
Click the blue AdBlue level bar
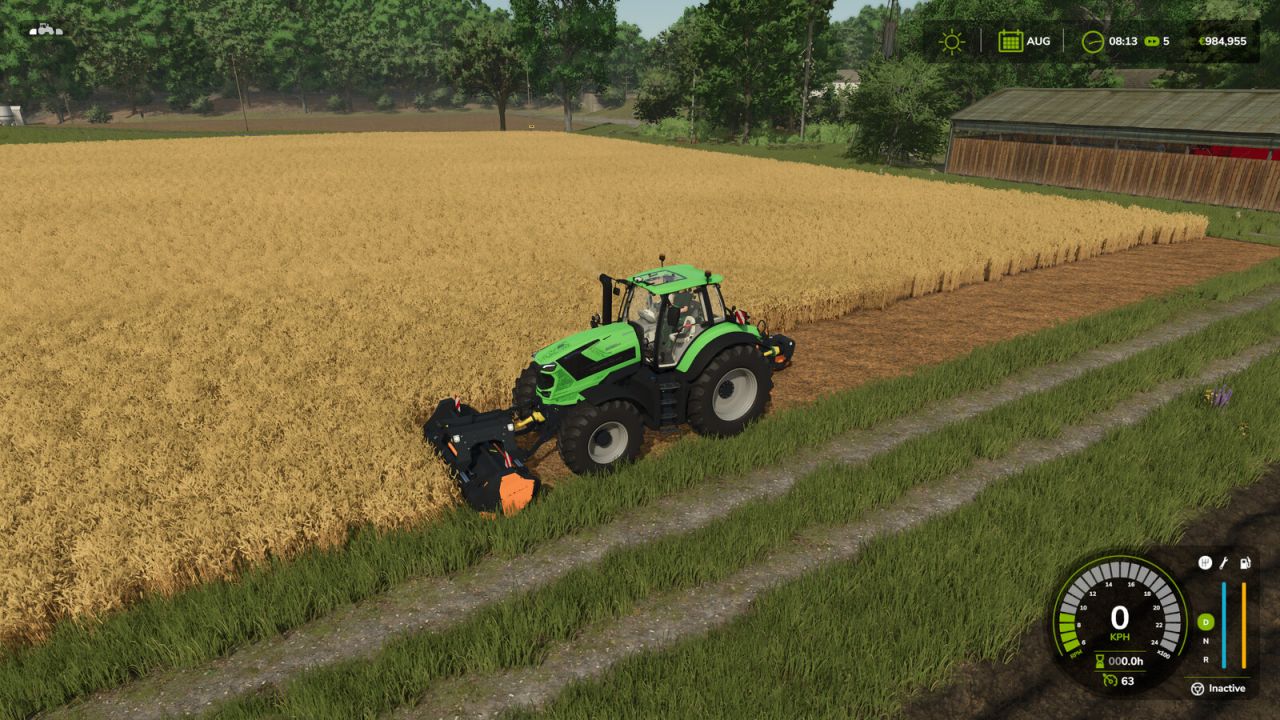pyautogui.click(x=1224, y=625)
